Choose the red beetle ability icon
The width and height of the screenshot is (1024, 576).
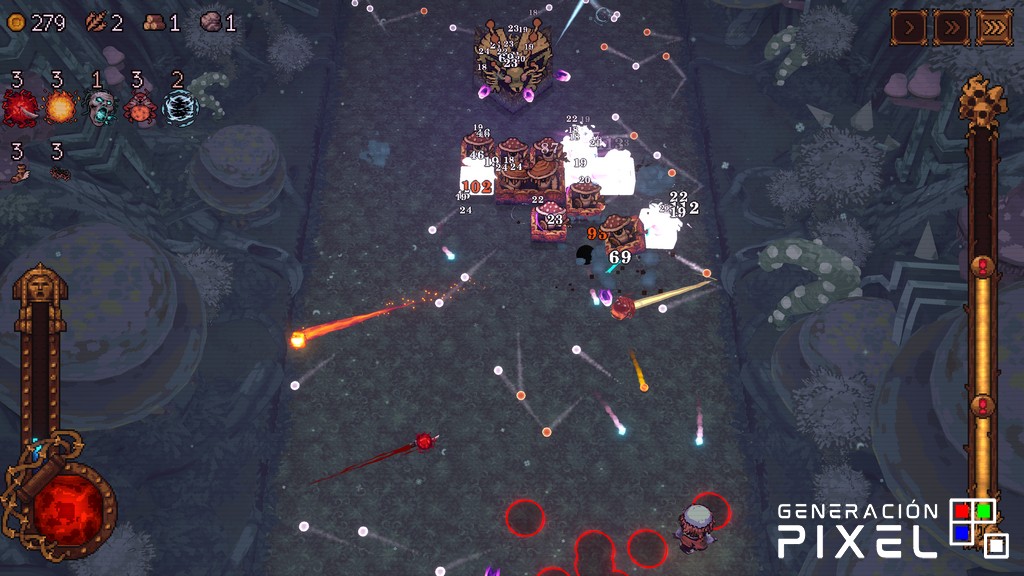click(x=140, y=109)
